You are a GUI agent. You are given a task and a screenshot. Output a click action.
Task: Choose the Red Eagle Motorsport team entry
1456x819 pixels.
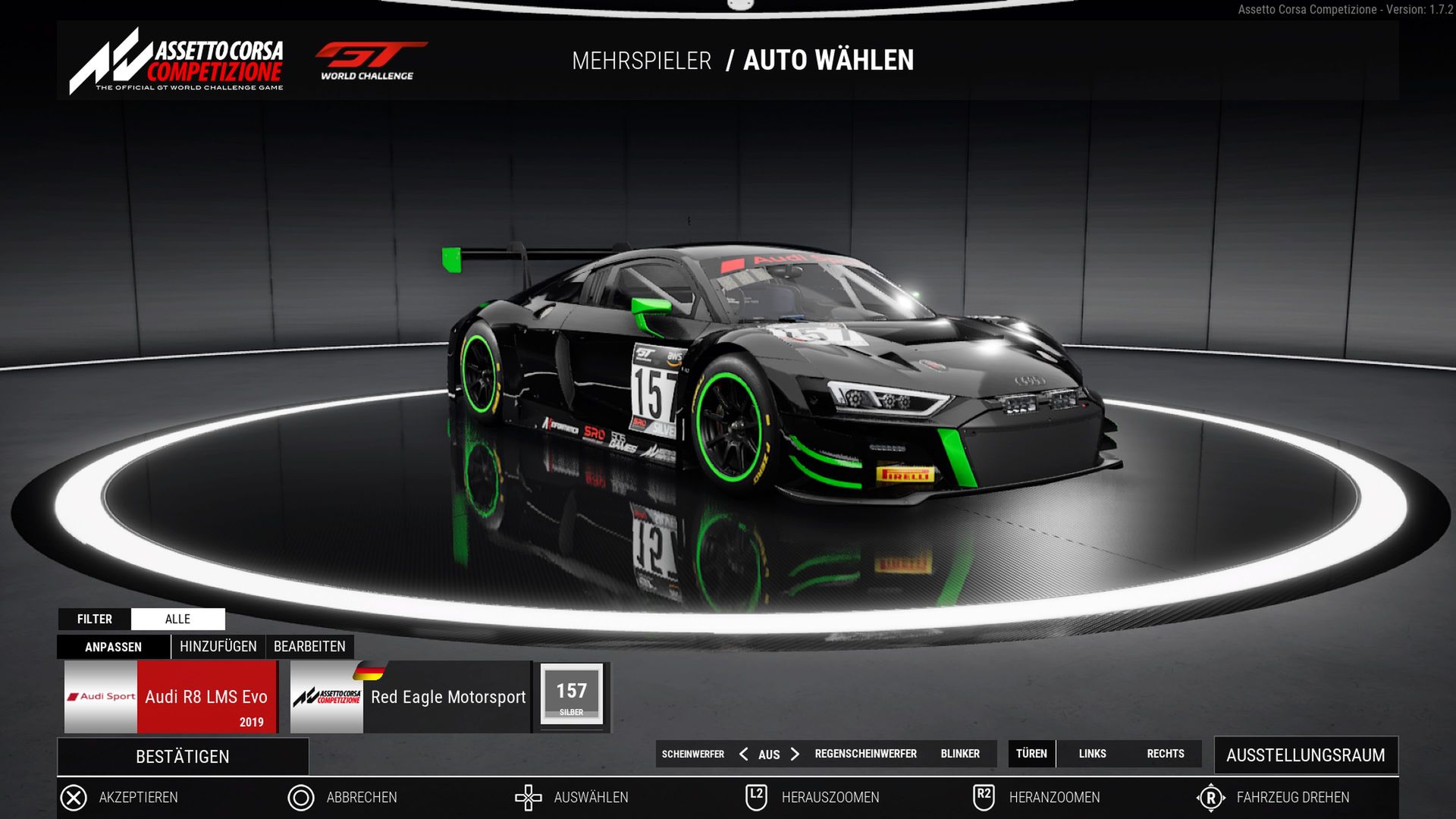(x=410, y=697)
